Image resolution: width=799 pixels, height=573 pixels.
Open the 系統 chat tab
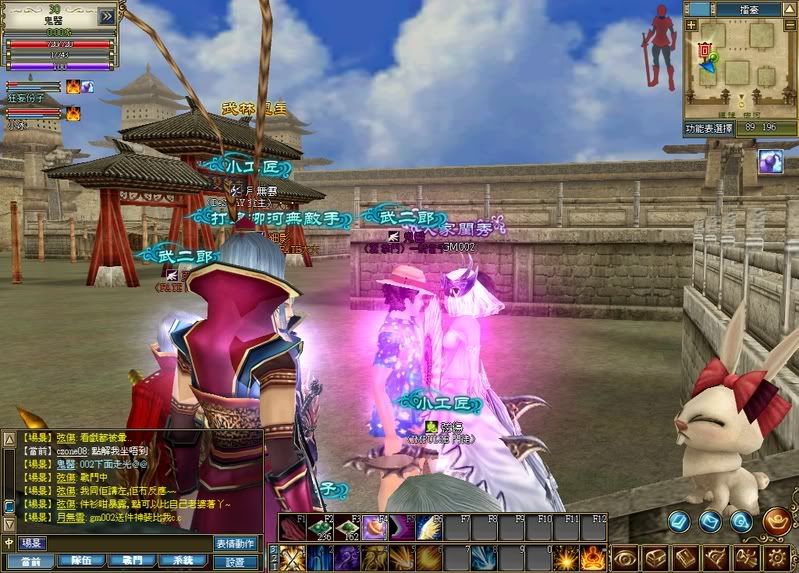point(183,561)
